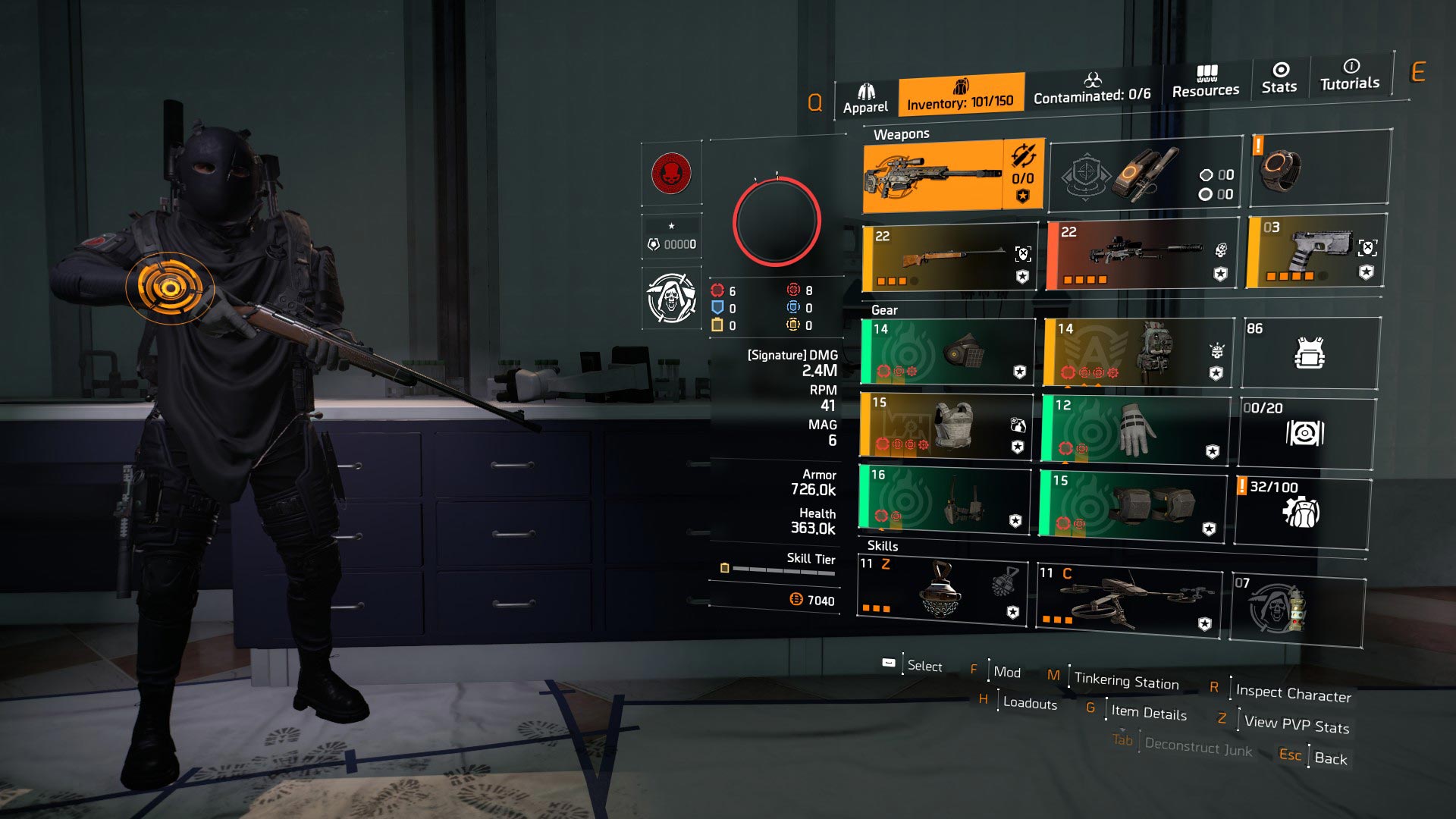Show the Tutorials tab
Viewport: 1456px width, 819px height.
tap(1350, 75)
